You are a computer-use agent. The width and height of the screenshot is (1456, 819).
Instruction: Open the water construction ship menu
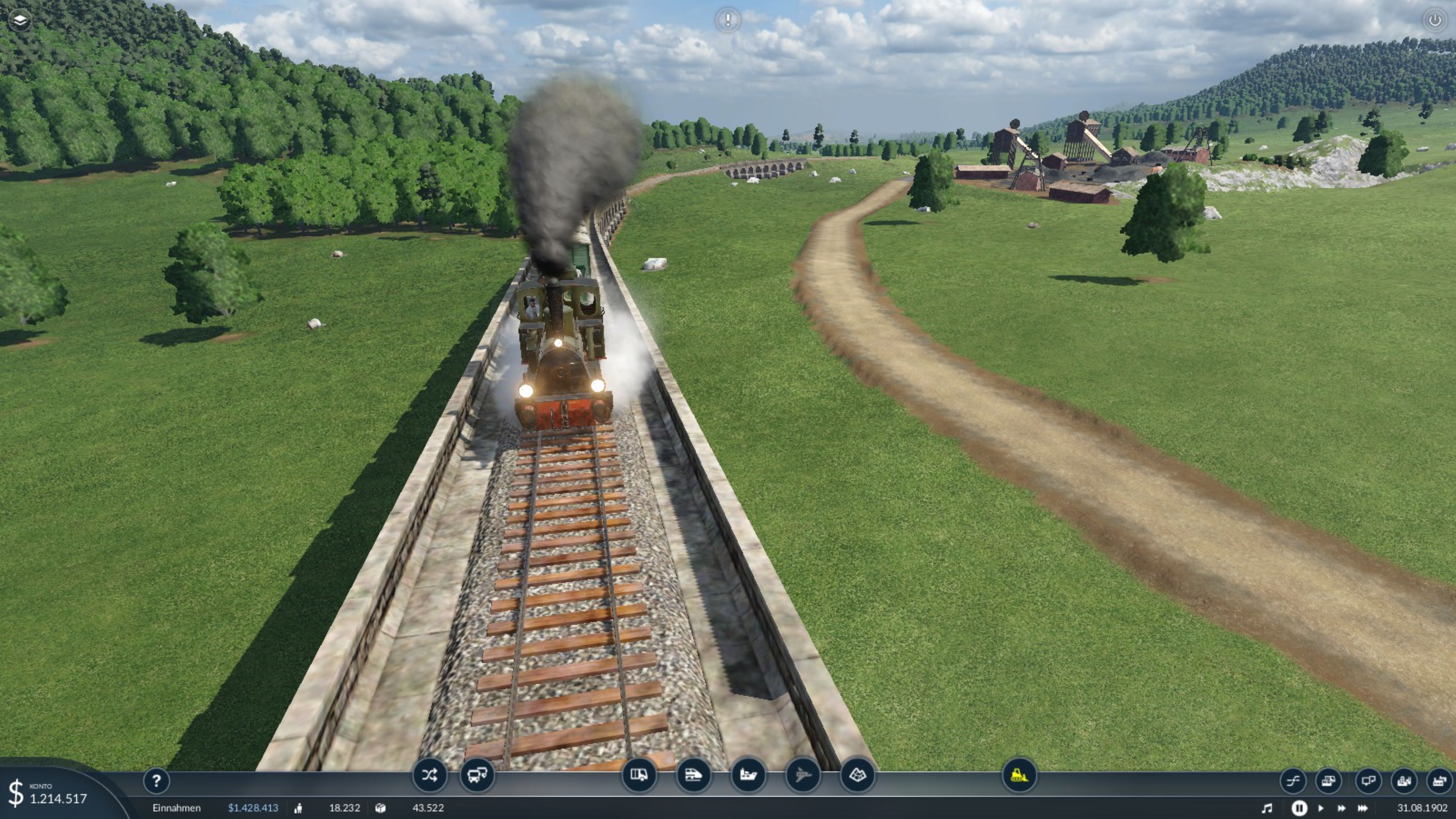pyautogui.click(x=748, y=775)
